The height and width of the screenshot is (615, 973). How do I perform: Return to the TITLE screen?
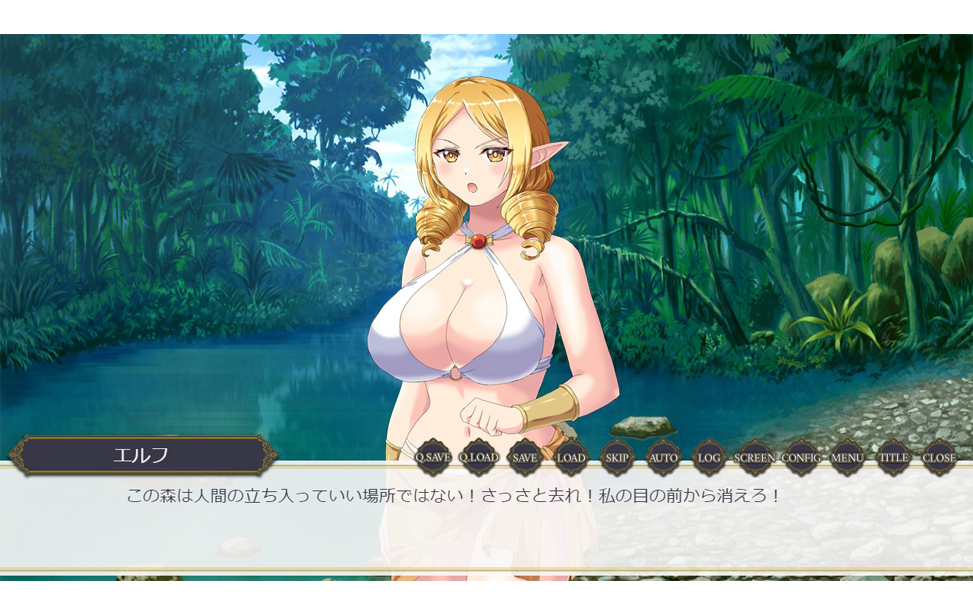[893, 458]
